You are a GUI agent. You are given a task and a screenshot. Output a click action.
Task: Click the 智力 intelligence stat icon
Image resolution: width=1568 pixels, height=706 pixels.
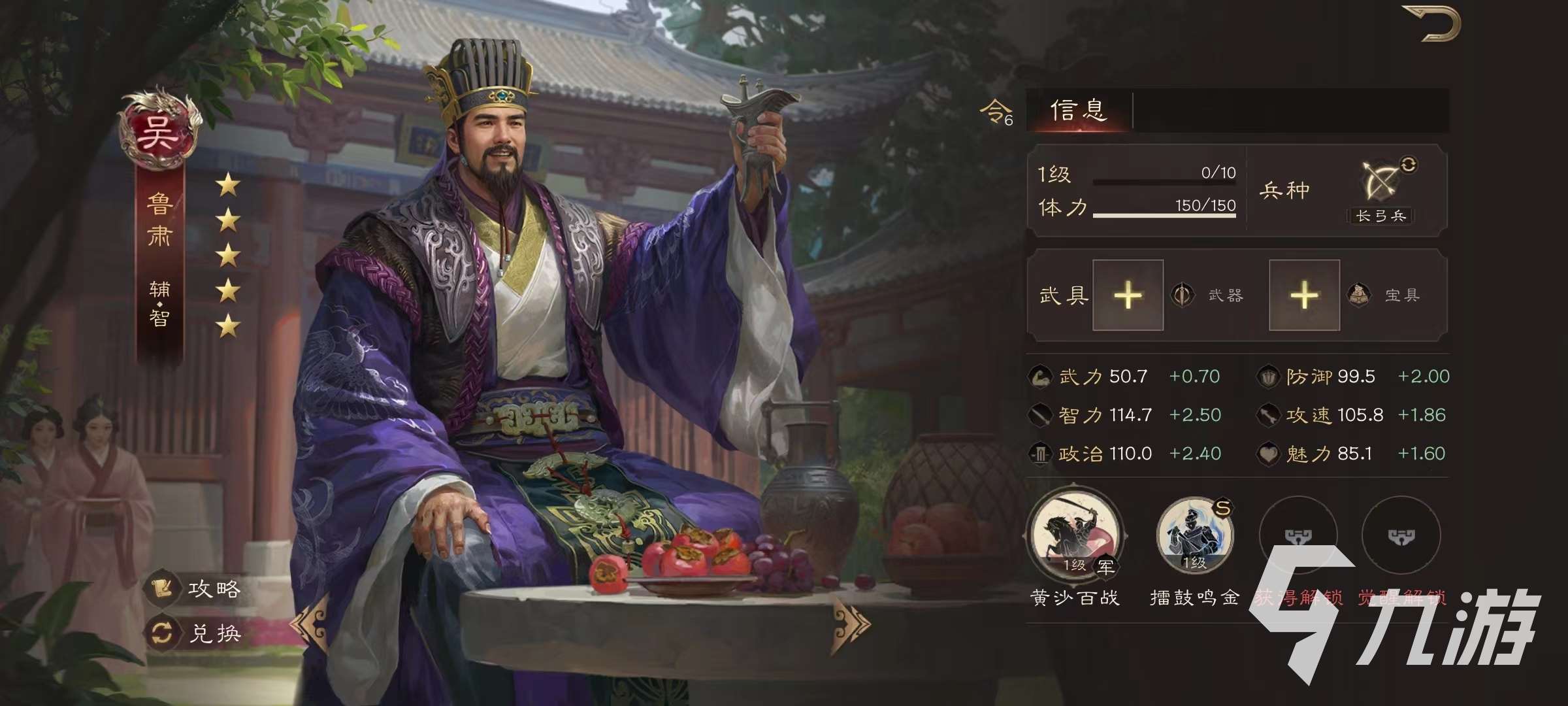(x=1041, y=414)
